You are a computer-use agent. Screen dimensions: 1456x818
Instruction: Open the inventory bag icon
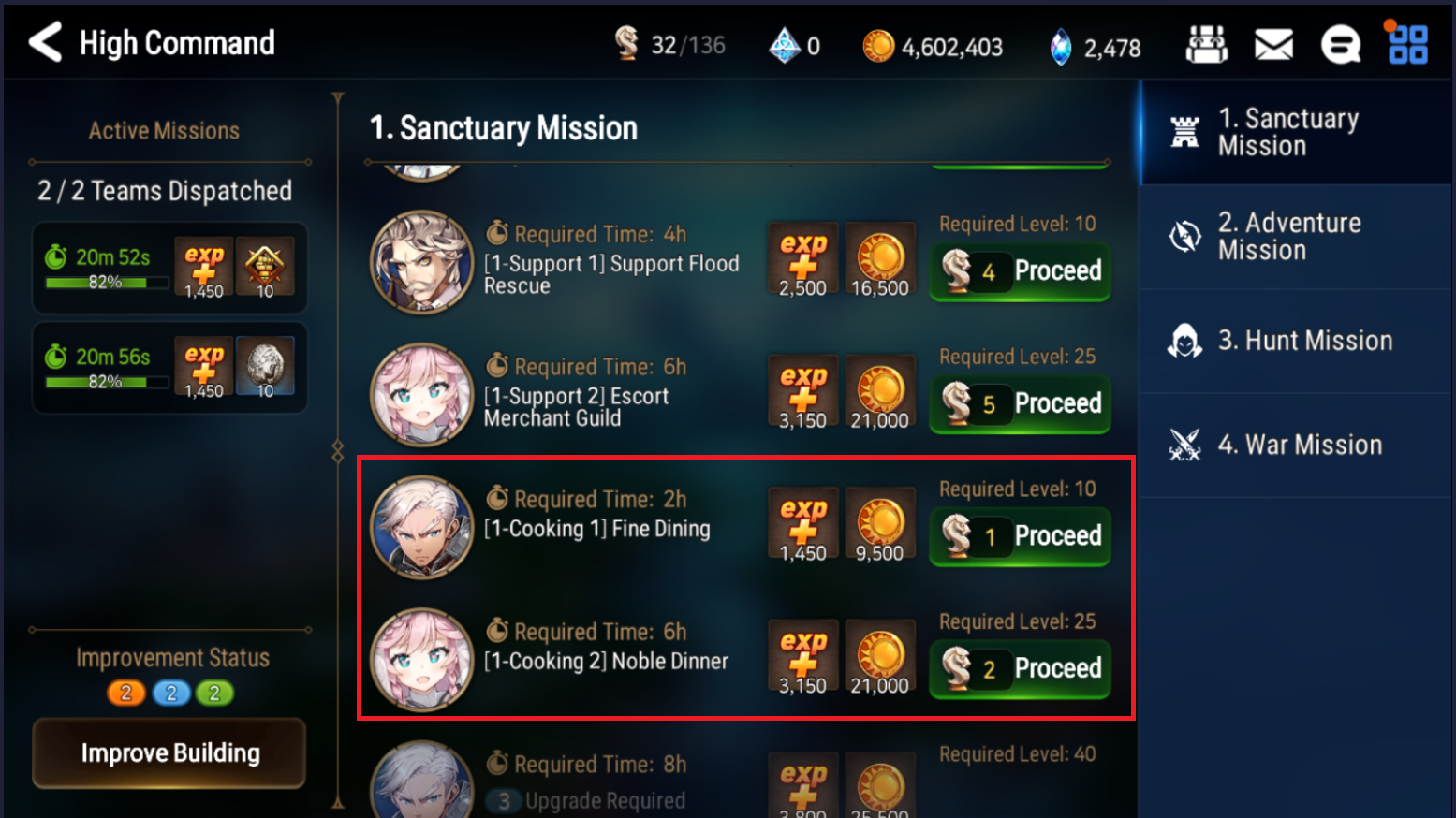[1207, 43]
